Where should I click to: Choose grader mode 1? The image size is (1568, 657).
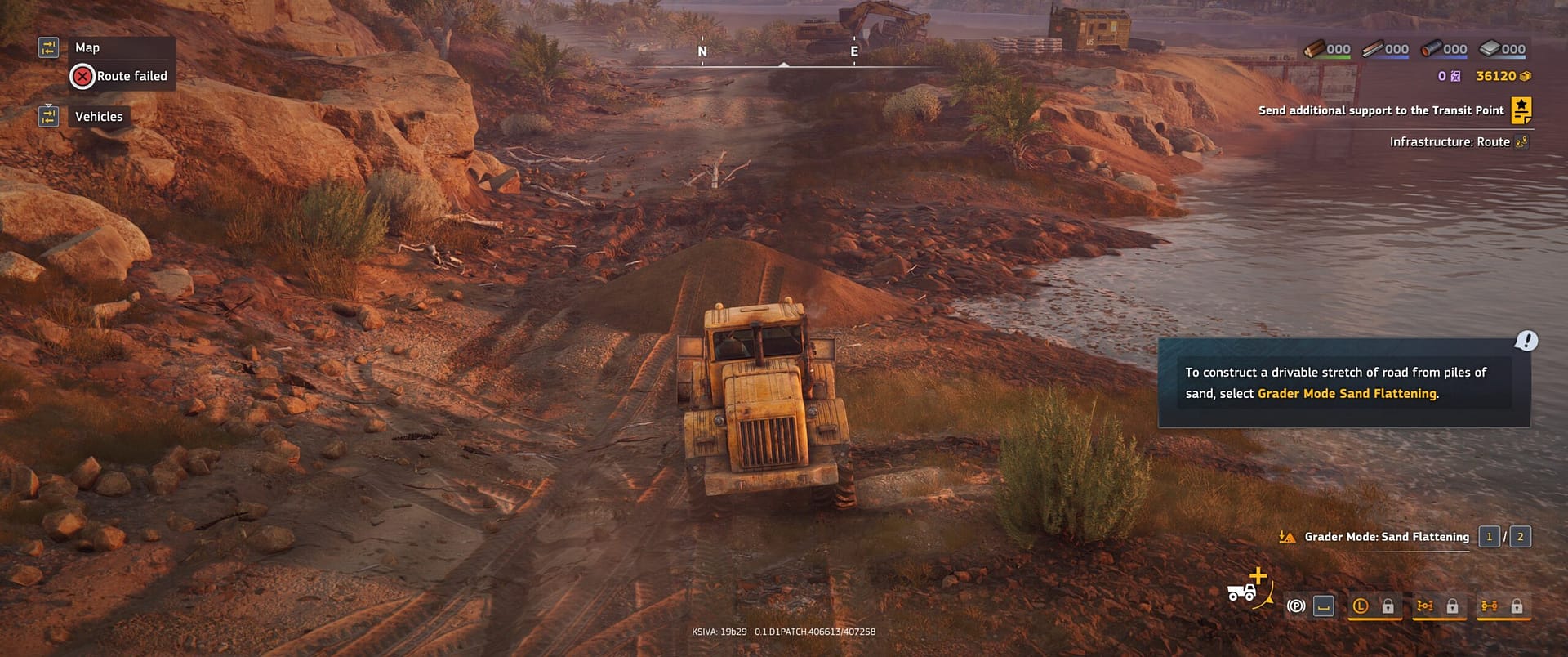point(1489,537)
